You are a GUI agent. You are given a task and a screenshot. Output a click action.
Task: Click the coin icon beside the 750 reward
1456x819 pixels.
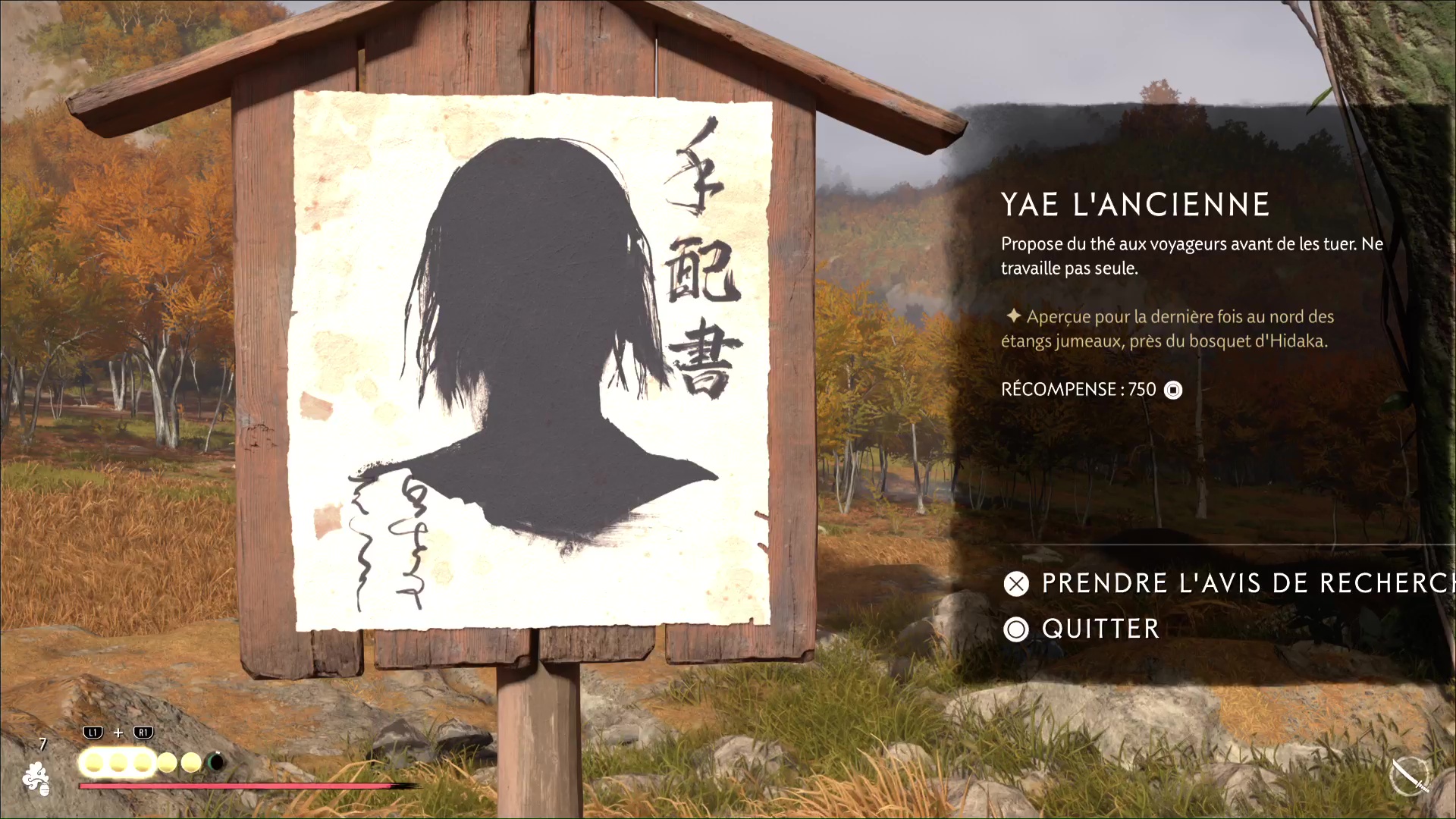[1173, 390]
